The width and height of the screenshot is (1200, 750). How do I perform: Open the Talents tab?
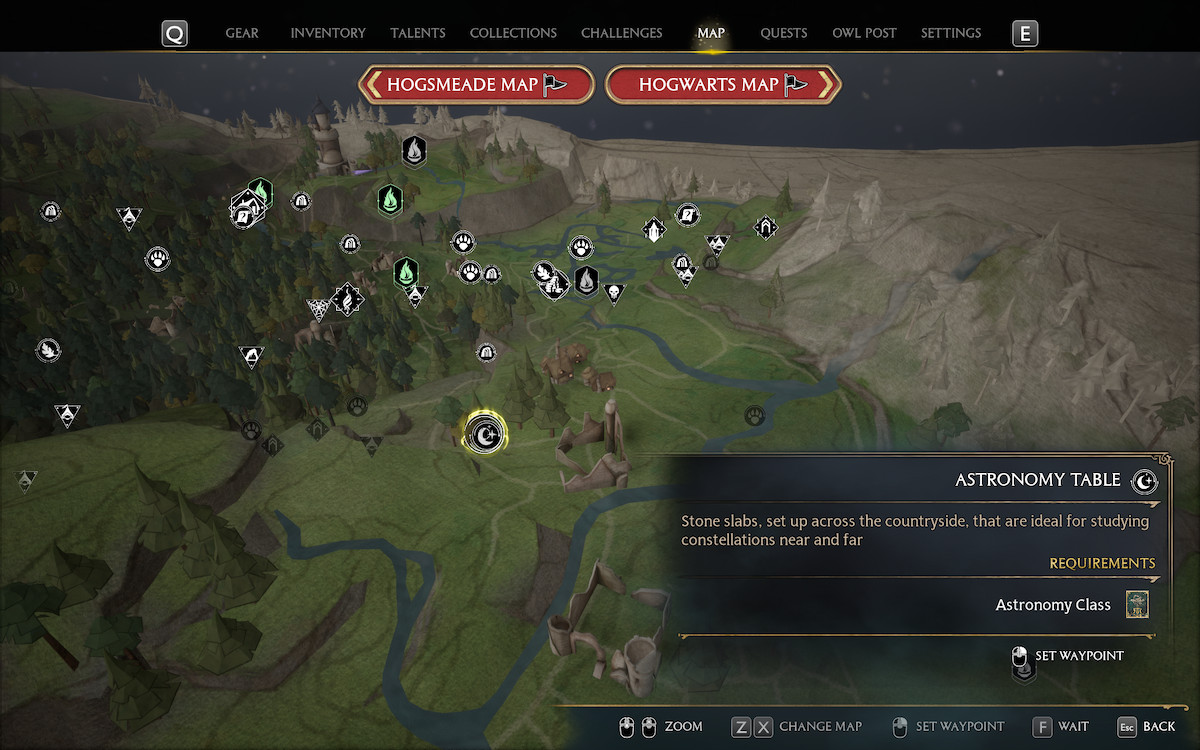tap(418, 33)
